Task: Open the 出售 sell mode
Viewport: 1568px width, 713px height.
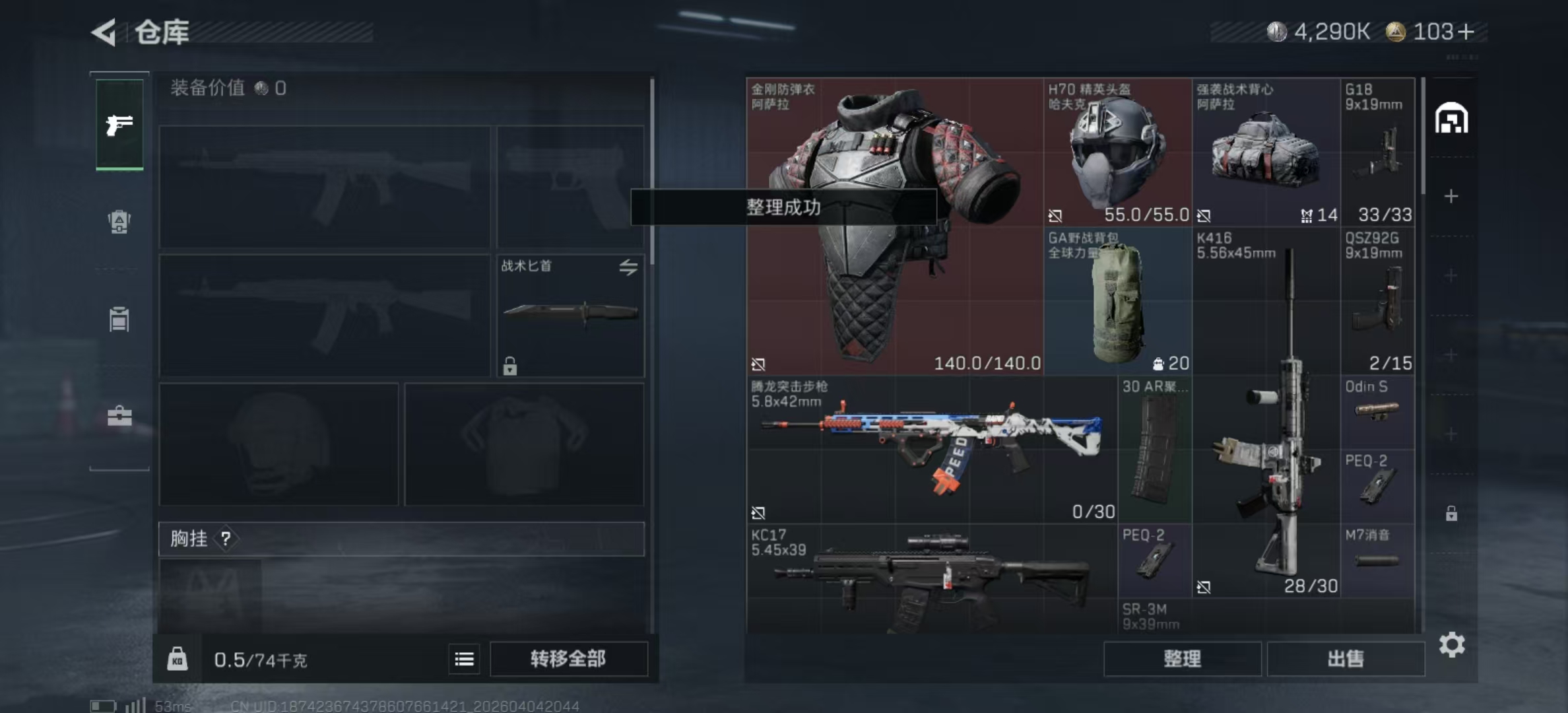Action: (1345, 659)
